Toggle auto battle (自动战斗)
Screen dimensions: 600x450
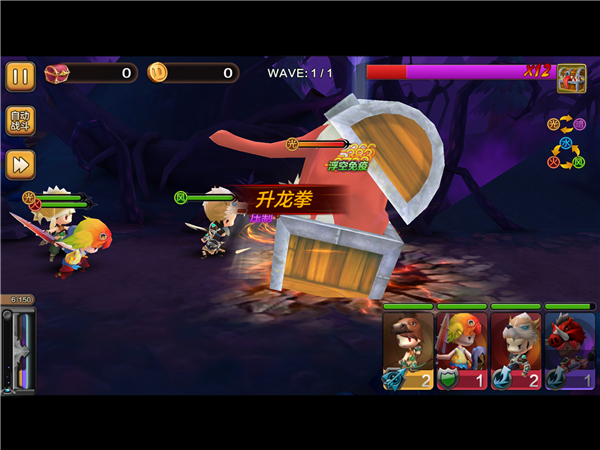[20, 121]
